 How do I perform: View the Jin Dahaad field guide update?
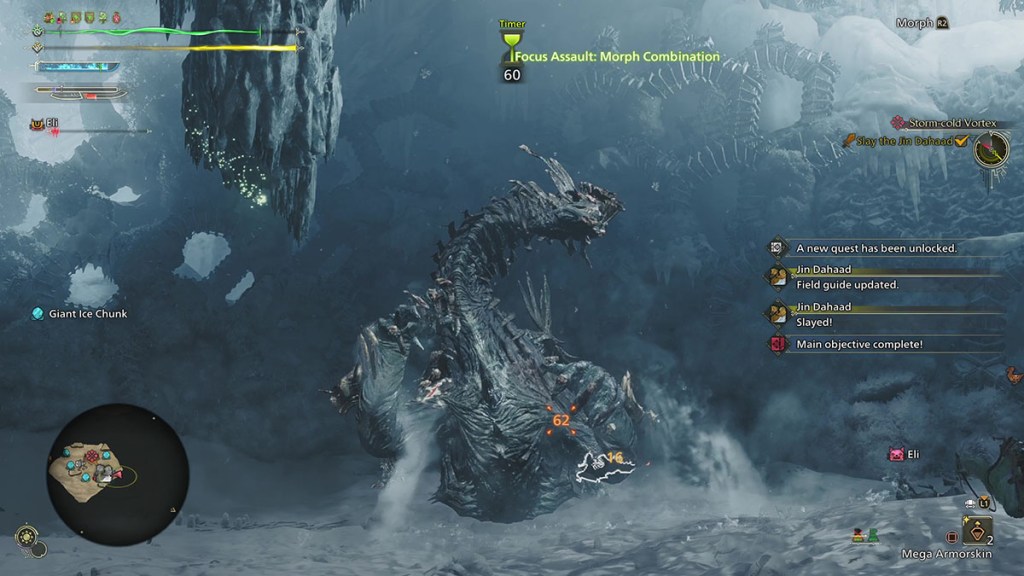coord(847,284)
